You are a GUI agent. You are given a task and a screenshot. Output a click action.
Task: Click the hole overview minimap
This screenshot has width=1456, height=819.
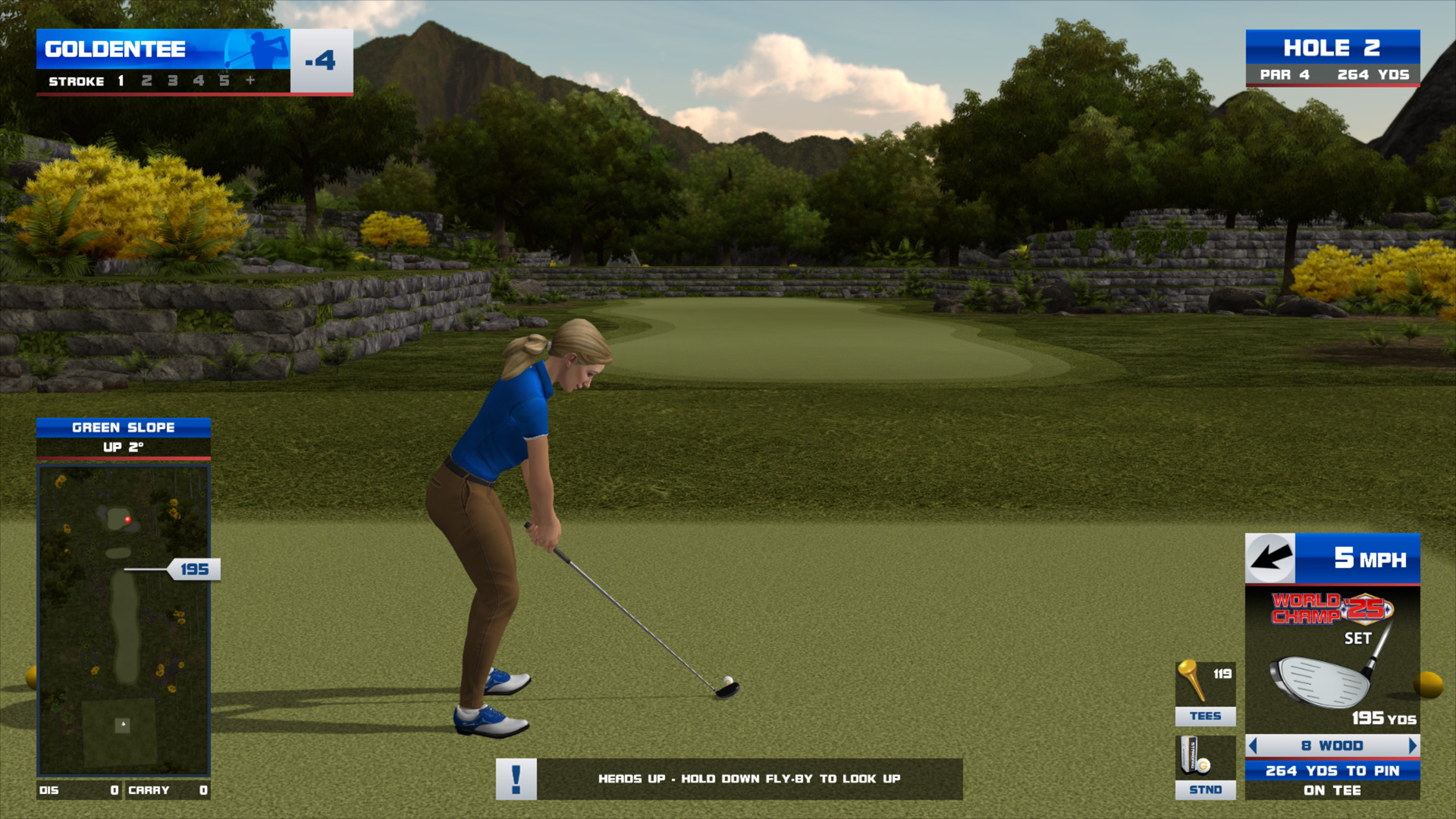pos(124,620)
